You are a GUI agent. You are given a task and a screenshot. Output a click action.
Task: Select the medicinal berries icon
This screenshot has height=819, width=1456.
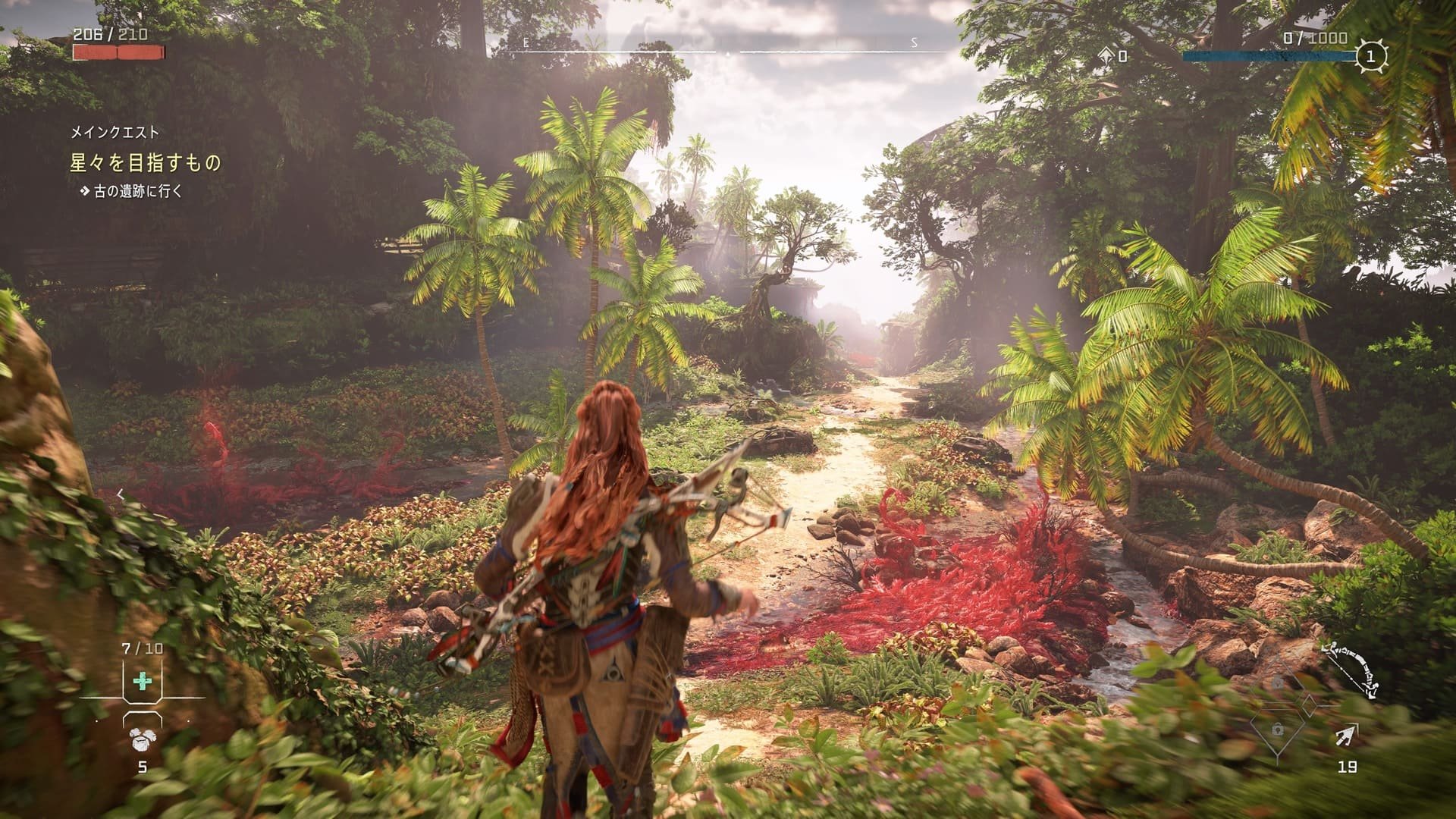[141, 740]
